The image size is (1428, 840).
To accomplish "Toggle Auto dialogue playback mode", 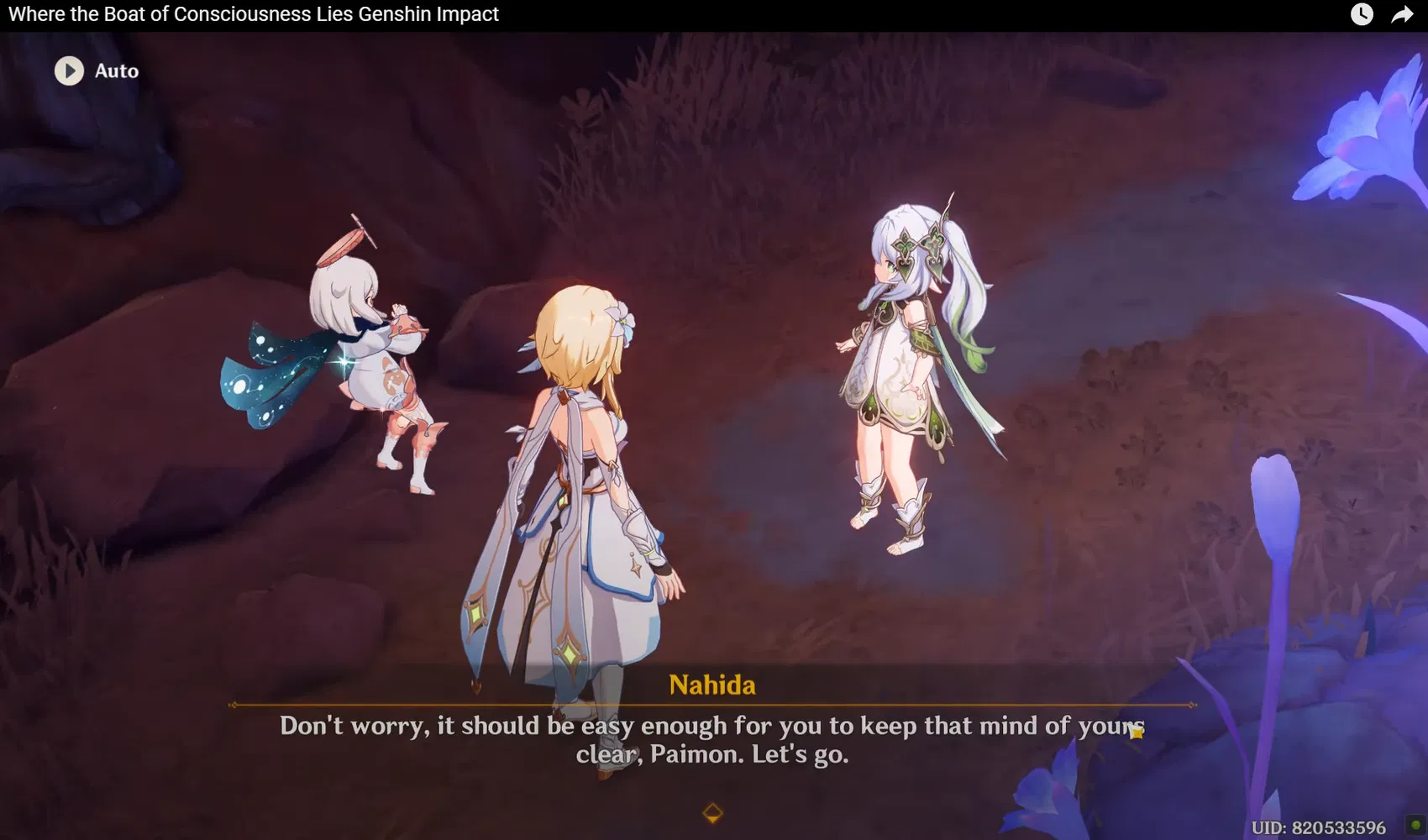I will click(x=97, y=71).
